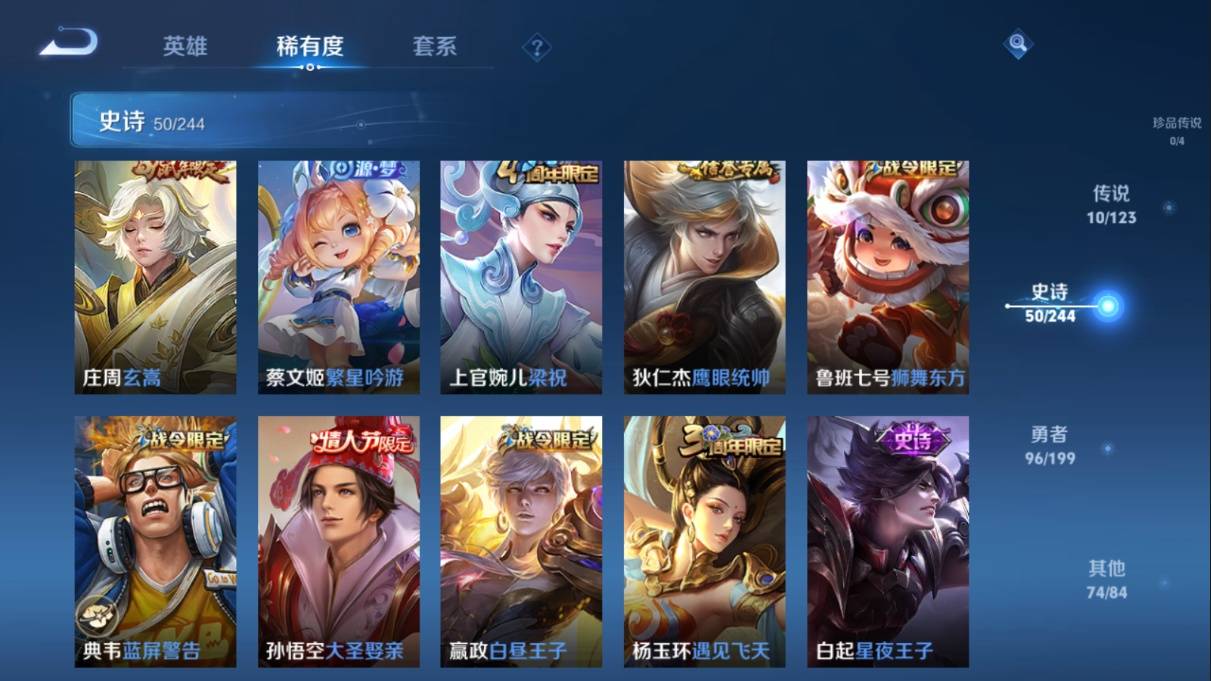Open the 杨玉环 遇见飞天 skin card
1211x681 pixels.
pyautogui.click(x=704, y=541)
